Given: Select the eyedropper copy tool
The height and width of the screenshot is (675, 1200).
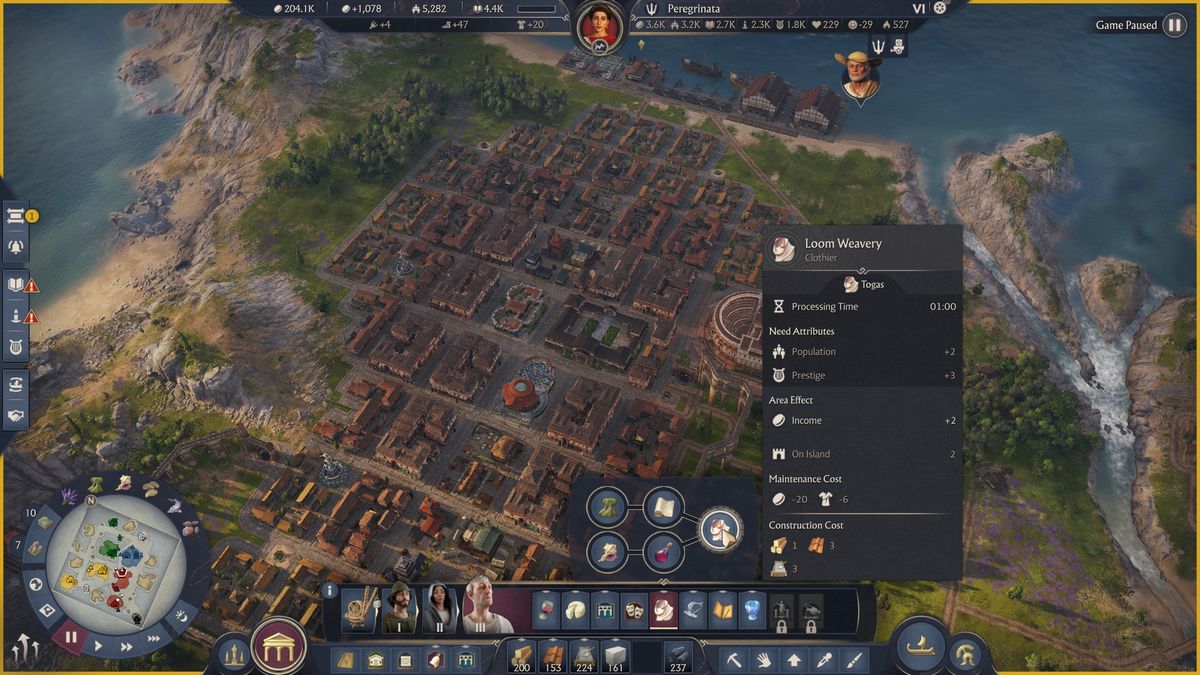Looking at the screenshot, I should 824,660.
